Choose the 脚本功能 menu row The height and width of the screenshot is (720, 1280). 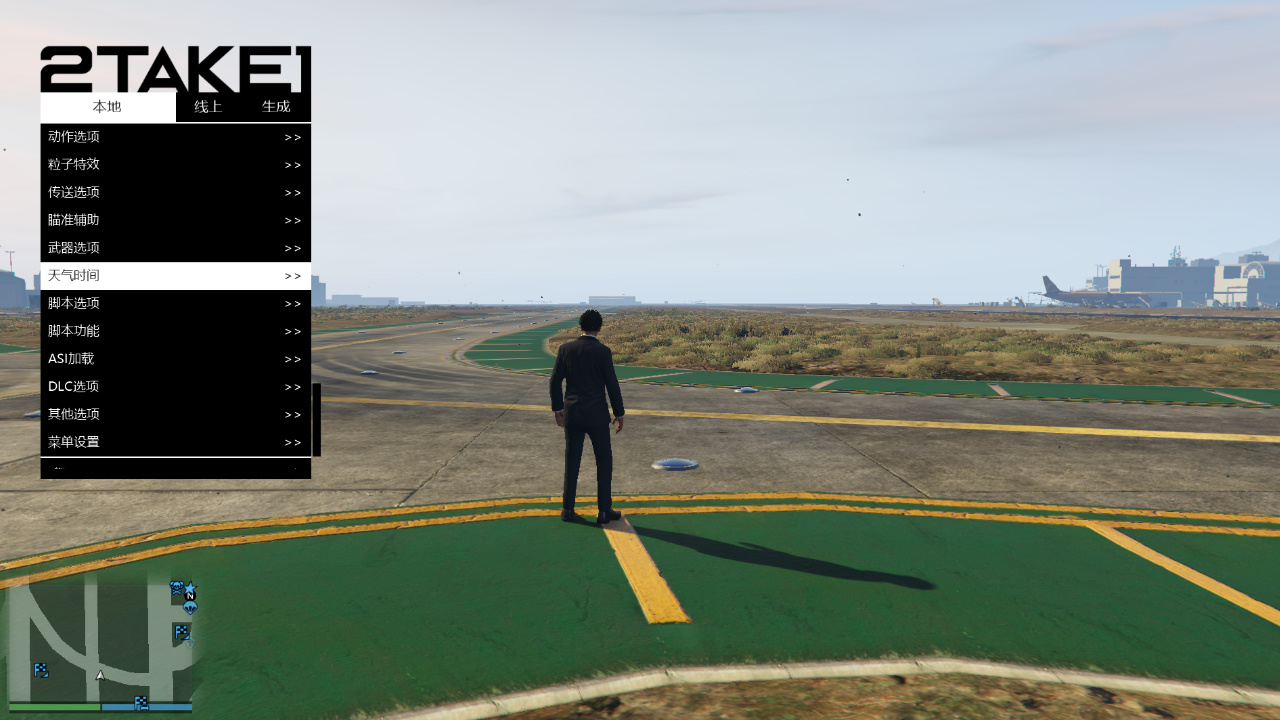click(175, 331)
